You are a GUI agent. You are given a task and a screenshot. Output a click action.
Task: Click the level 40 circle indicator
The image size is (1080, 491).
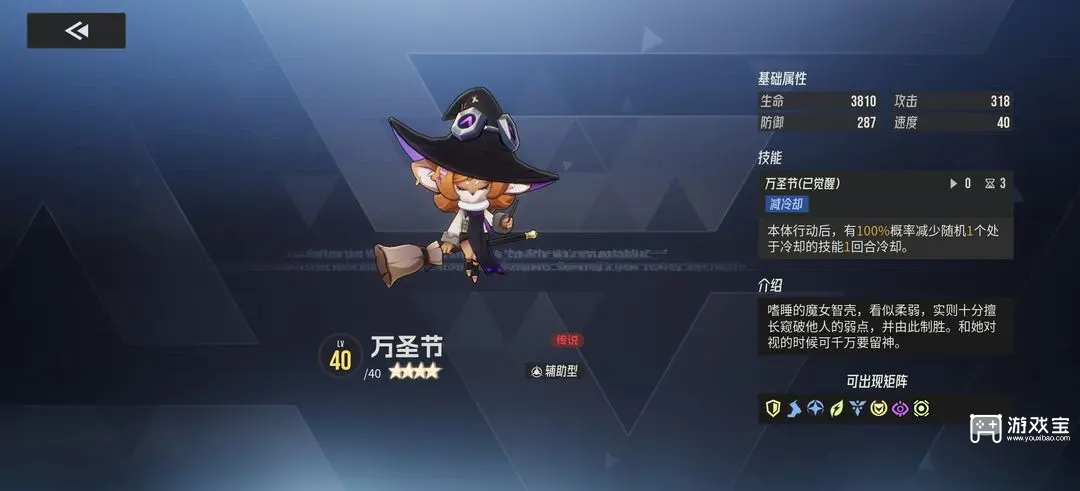[x=340, y=358]
